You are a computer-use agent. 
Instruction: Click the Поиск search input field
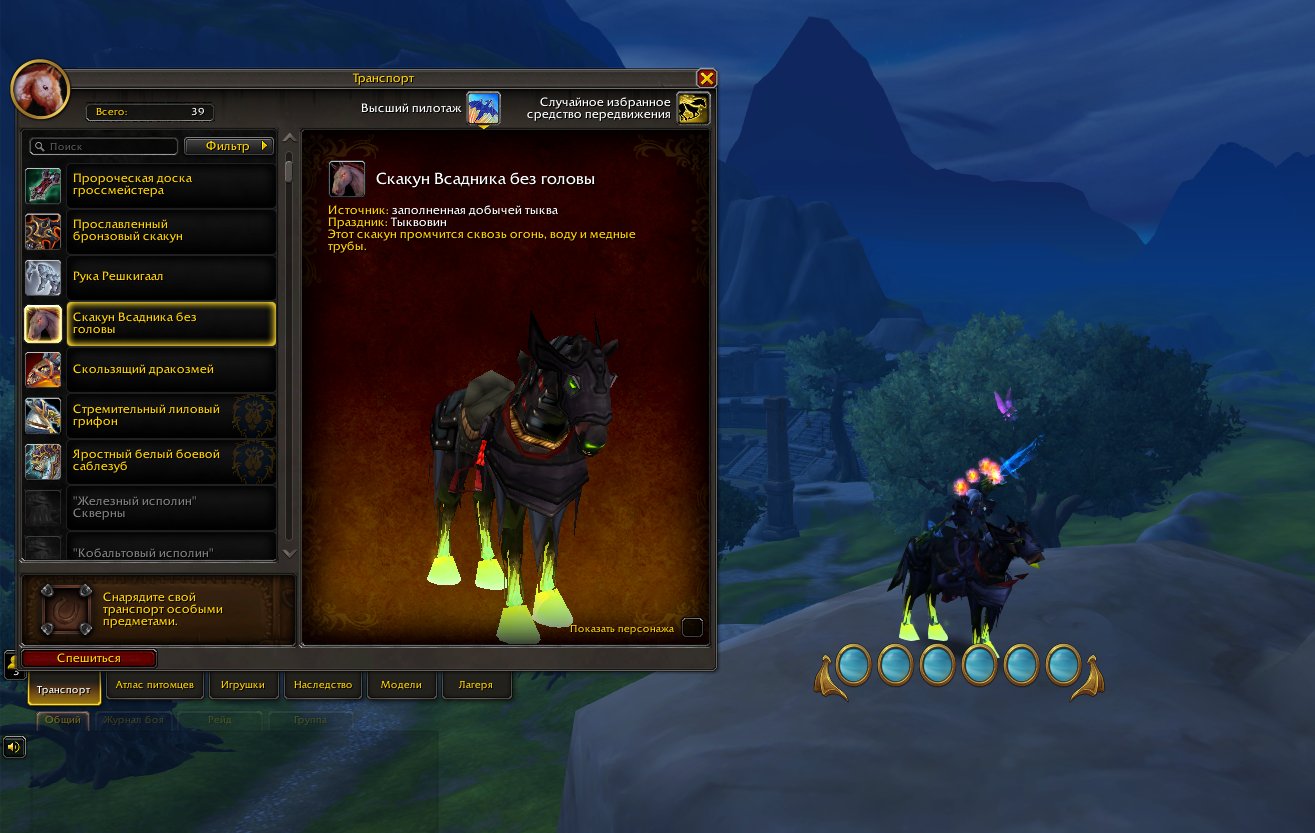tap(103, 146)
